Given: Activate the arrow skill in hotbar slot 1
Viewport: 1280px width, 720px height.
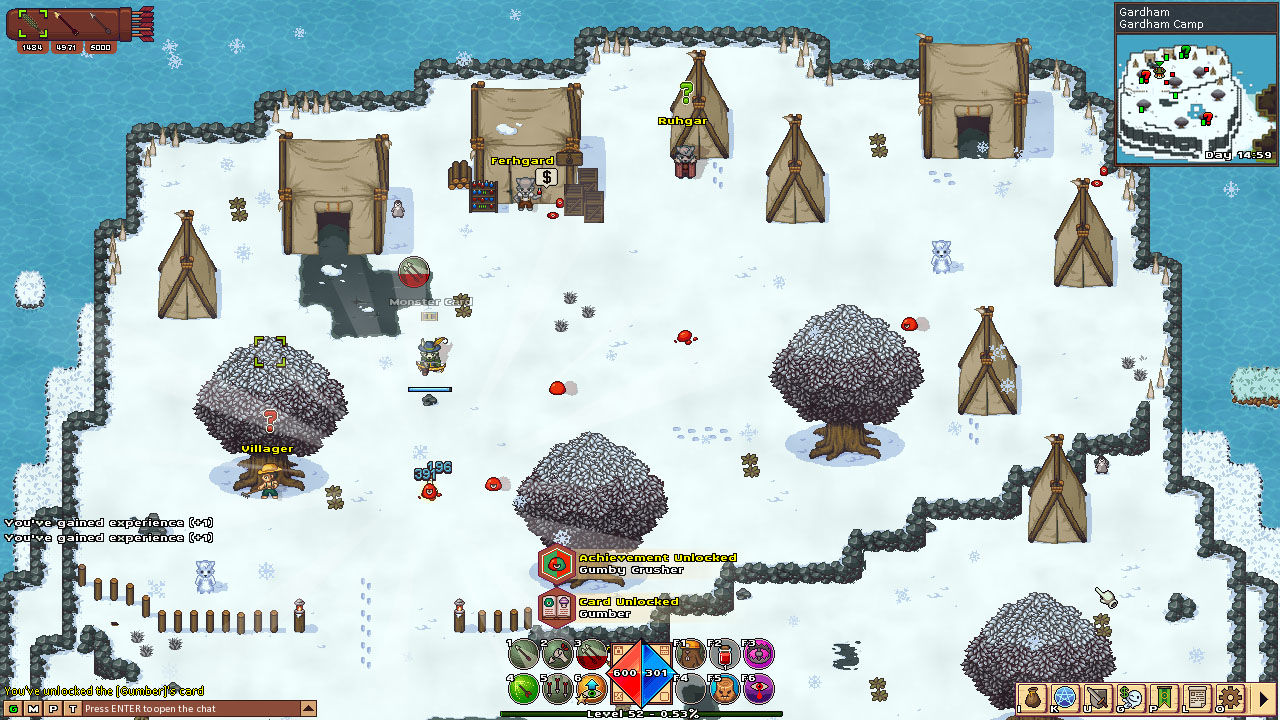Looking at the screenshot, I should tap(522, 655).
